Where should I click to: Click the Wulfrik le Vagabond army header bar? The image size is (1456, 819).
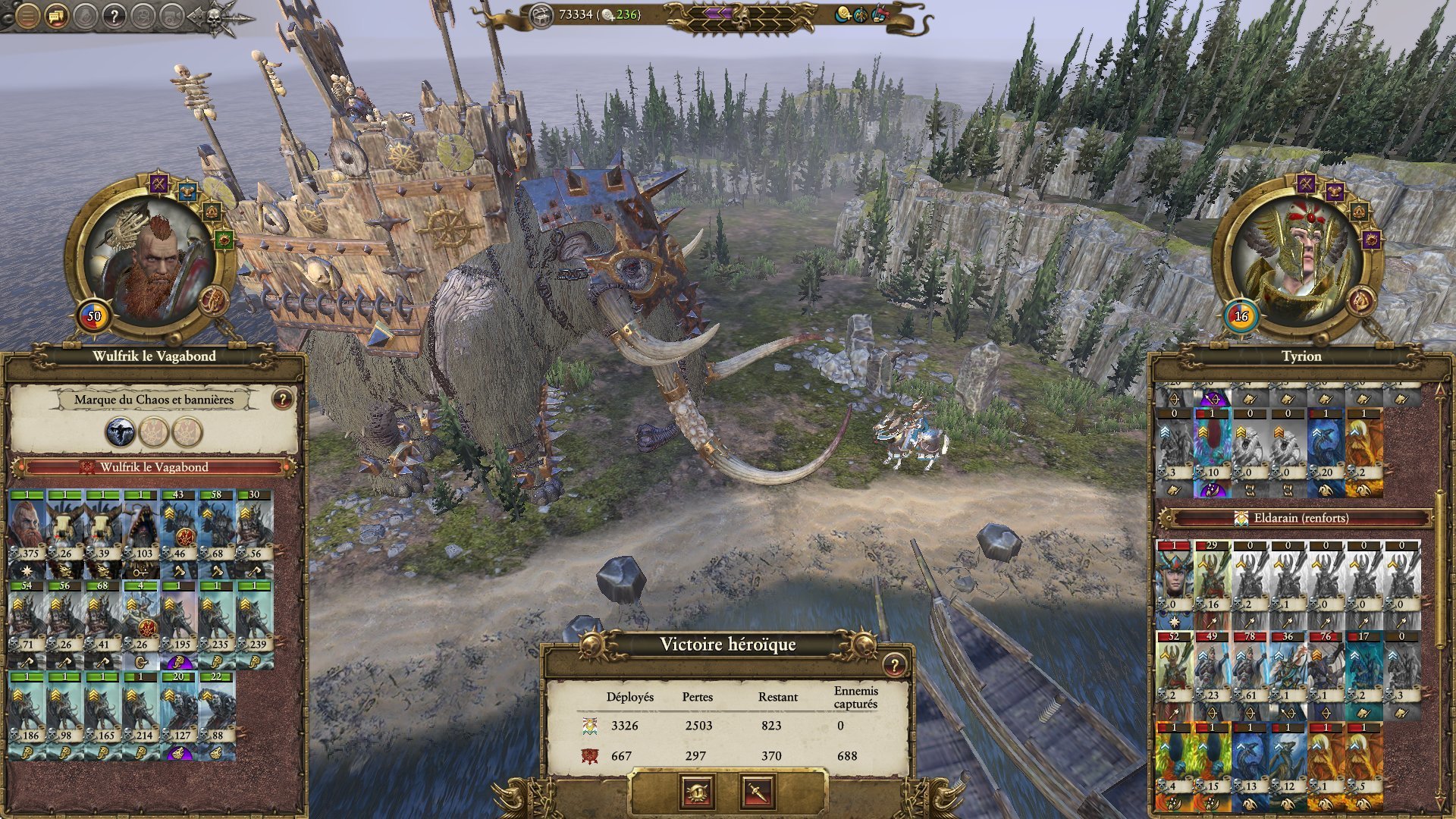point(154,467)
